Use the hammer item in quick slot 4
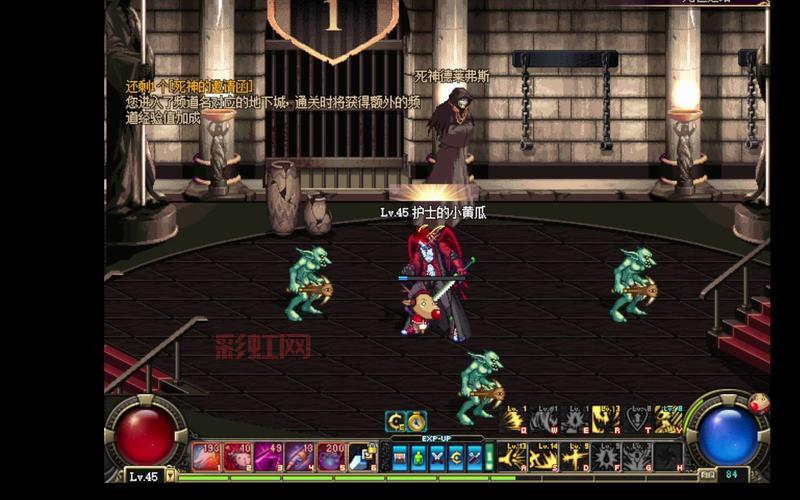The height and width of the screenshot is (500, 800). 300,456
